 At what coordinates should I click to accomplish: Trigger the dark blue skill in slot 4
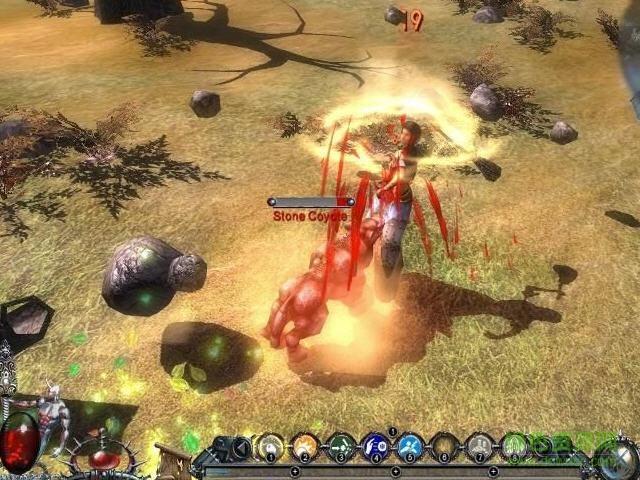[x=376, y=447]
